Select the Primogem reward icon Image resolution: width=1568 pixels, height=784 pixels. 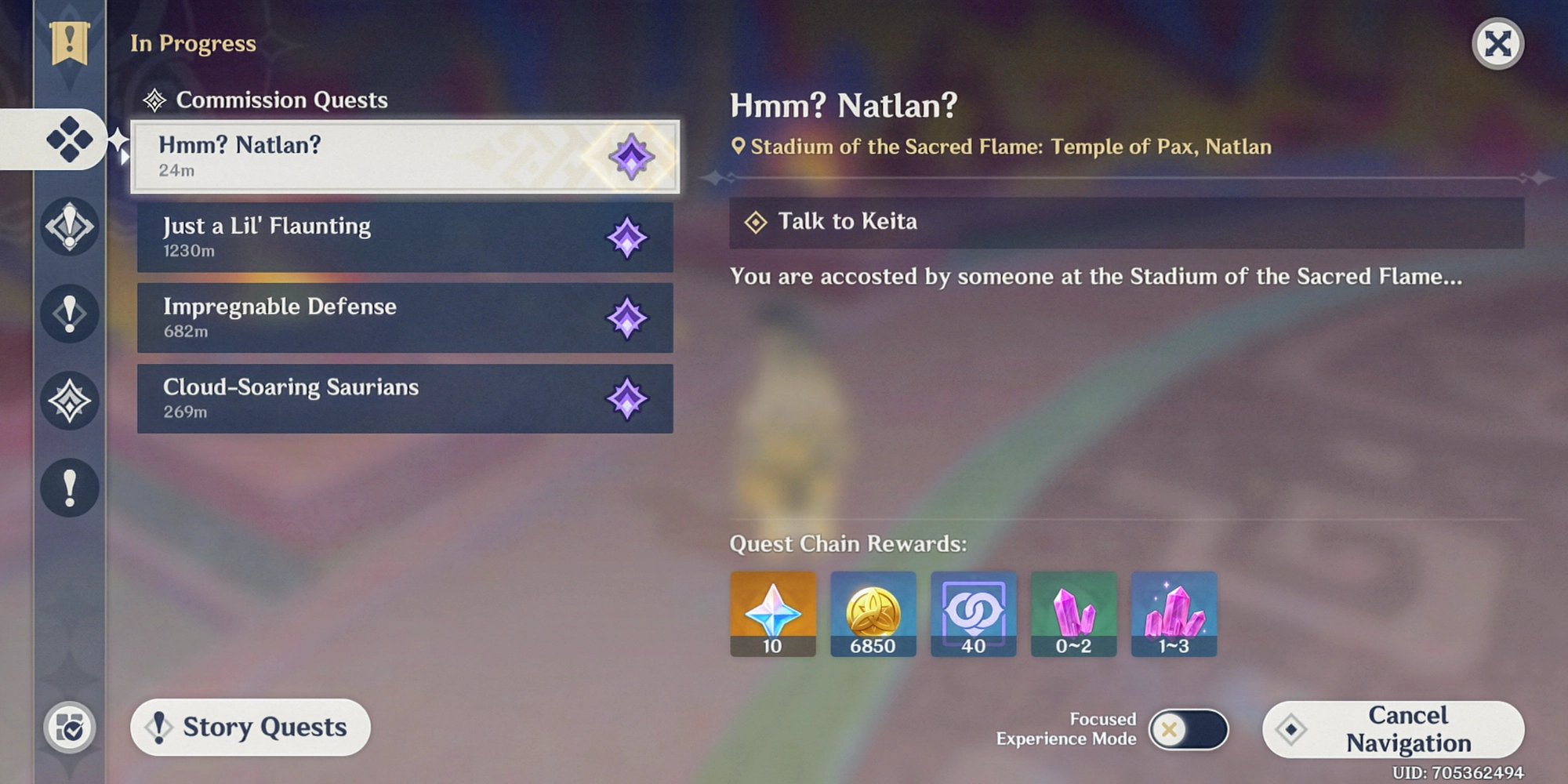point(772,614)
